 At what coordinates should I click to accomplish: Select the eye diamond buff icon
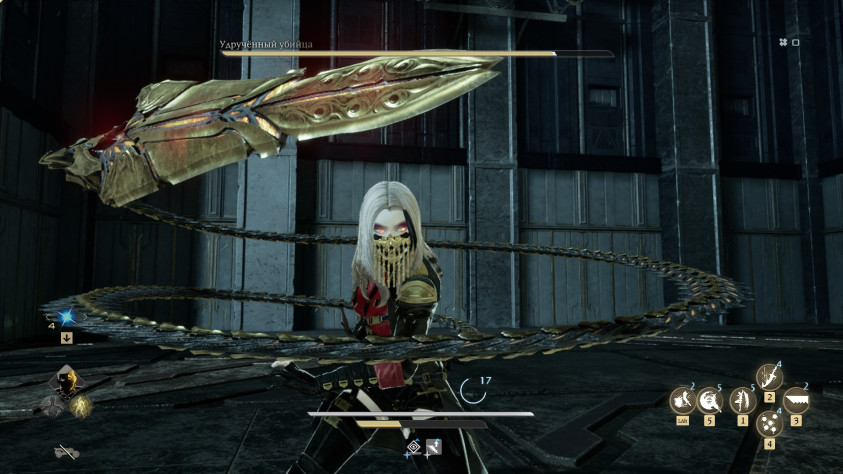(414, 446)
